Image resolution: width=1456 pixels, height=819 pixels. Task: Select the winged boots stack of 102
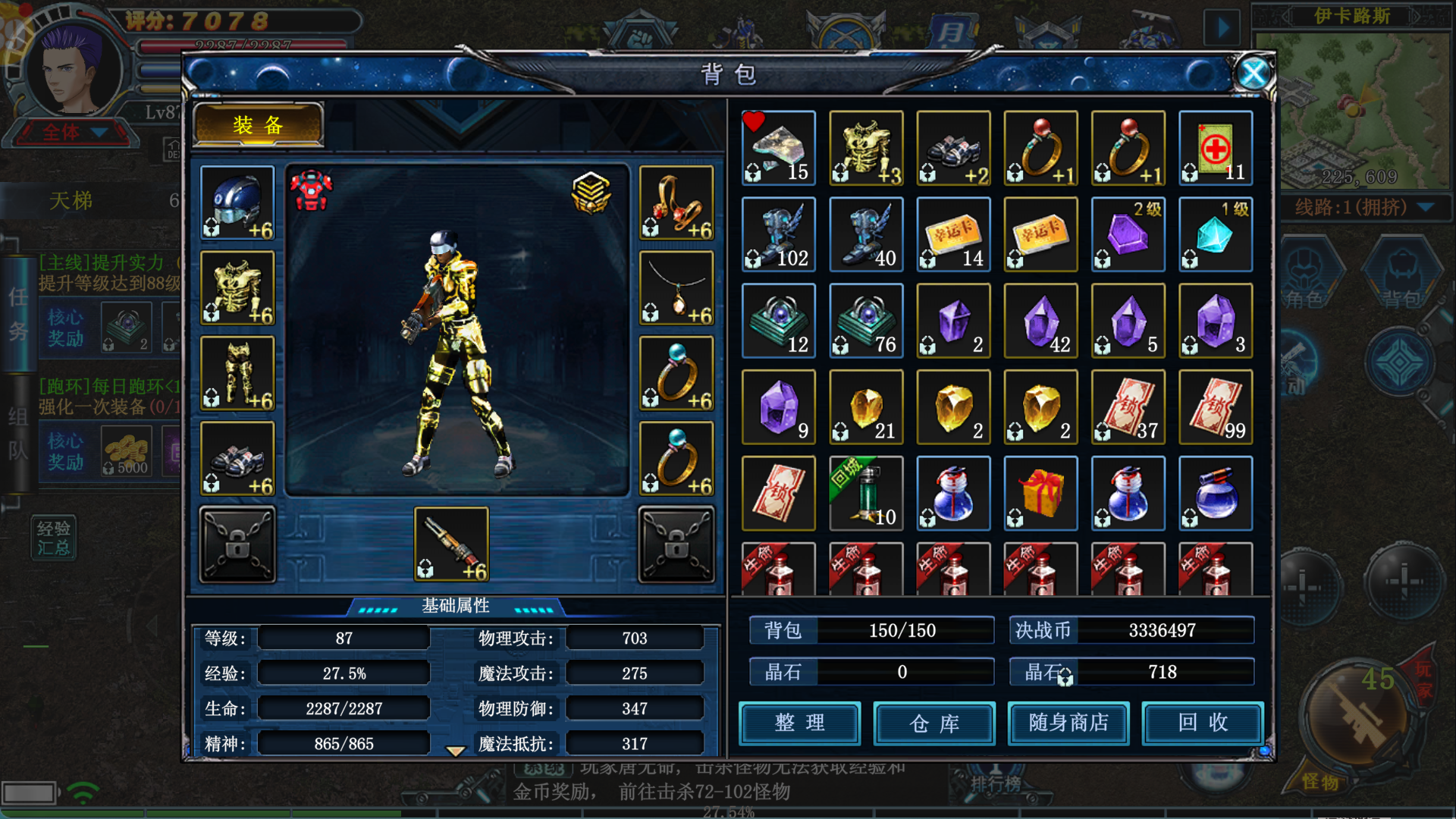tap(779, 235)
